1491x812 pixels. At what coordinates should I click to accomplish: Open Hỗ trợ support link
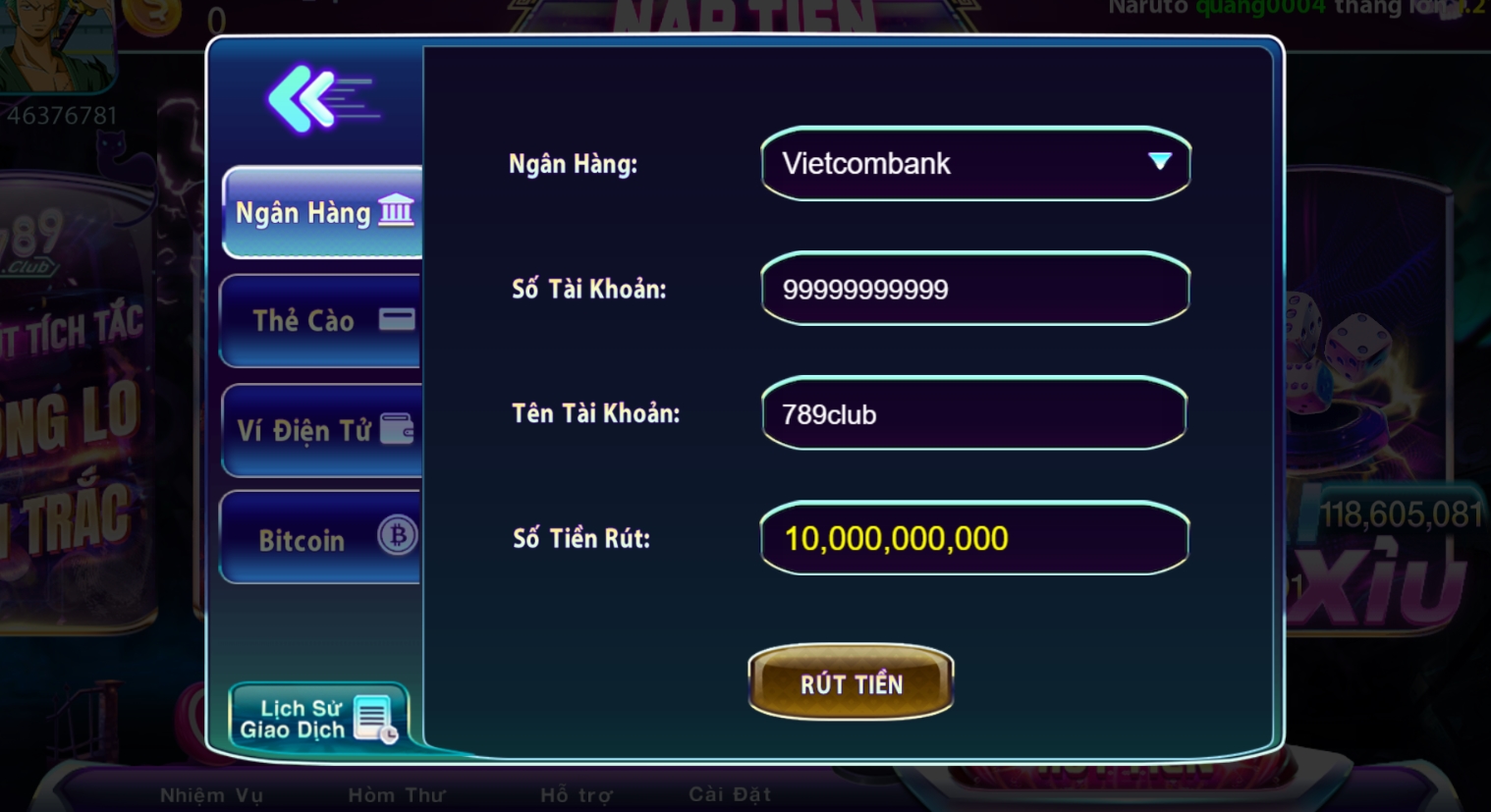576,793
